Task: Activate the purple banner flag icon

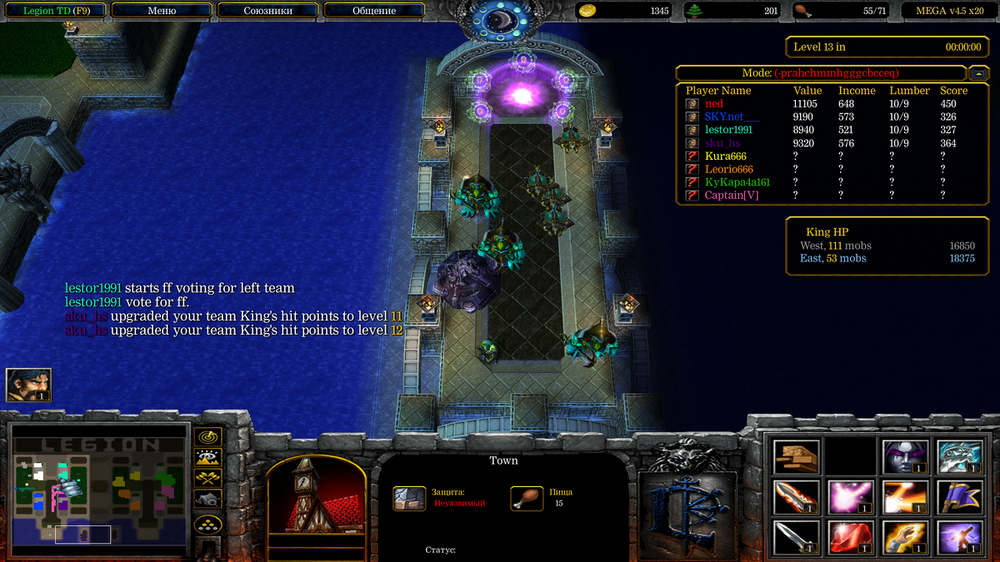Action: coord(960,496)
